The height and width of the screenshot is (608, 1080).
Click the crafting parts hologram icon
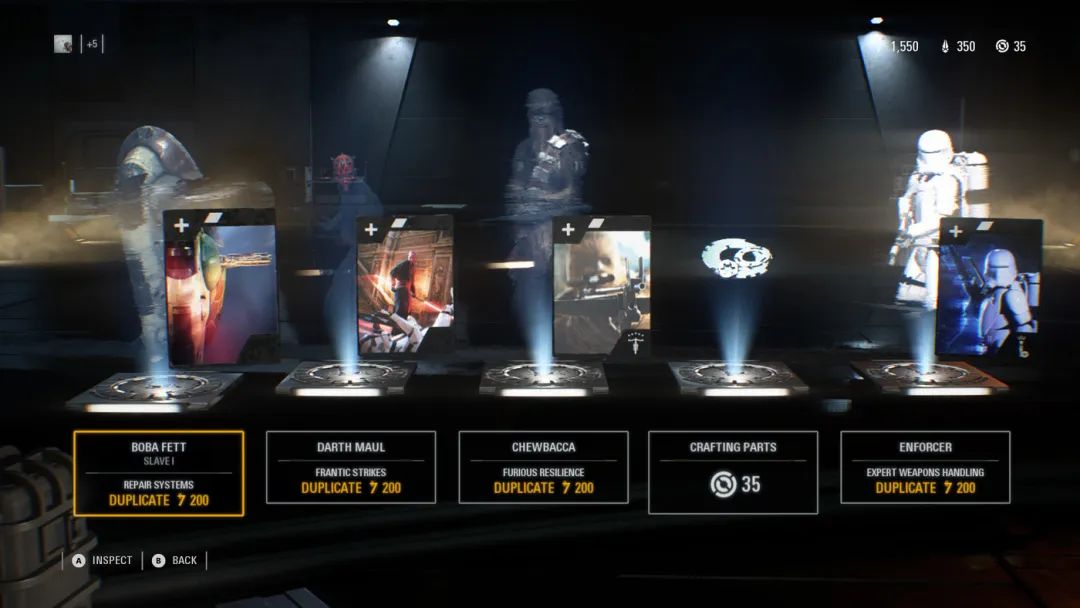click(736, 257)
